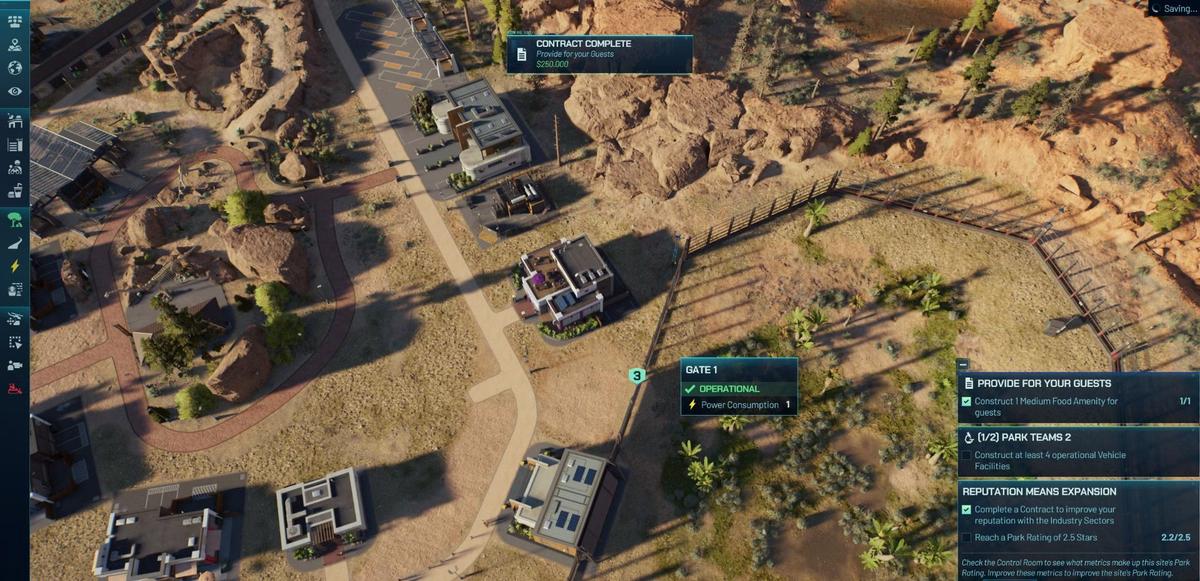Image resolution: width=1200 pixels, height=581 pixels.
Task: Open the globe world map icon
Action: [15, 68]
